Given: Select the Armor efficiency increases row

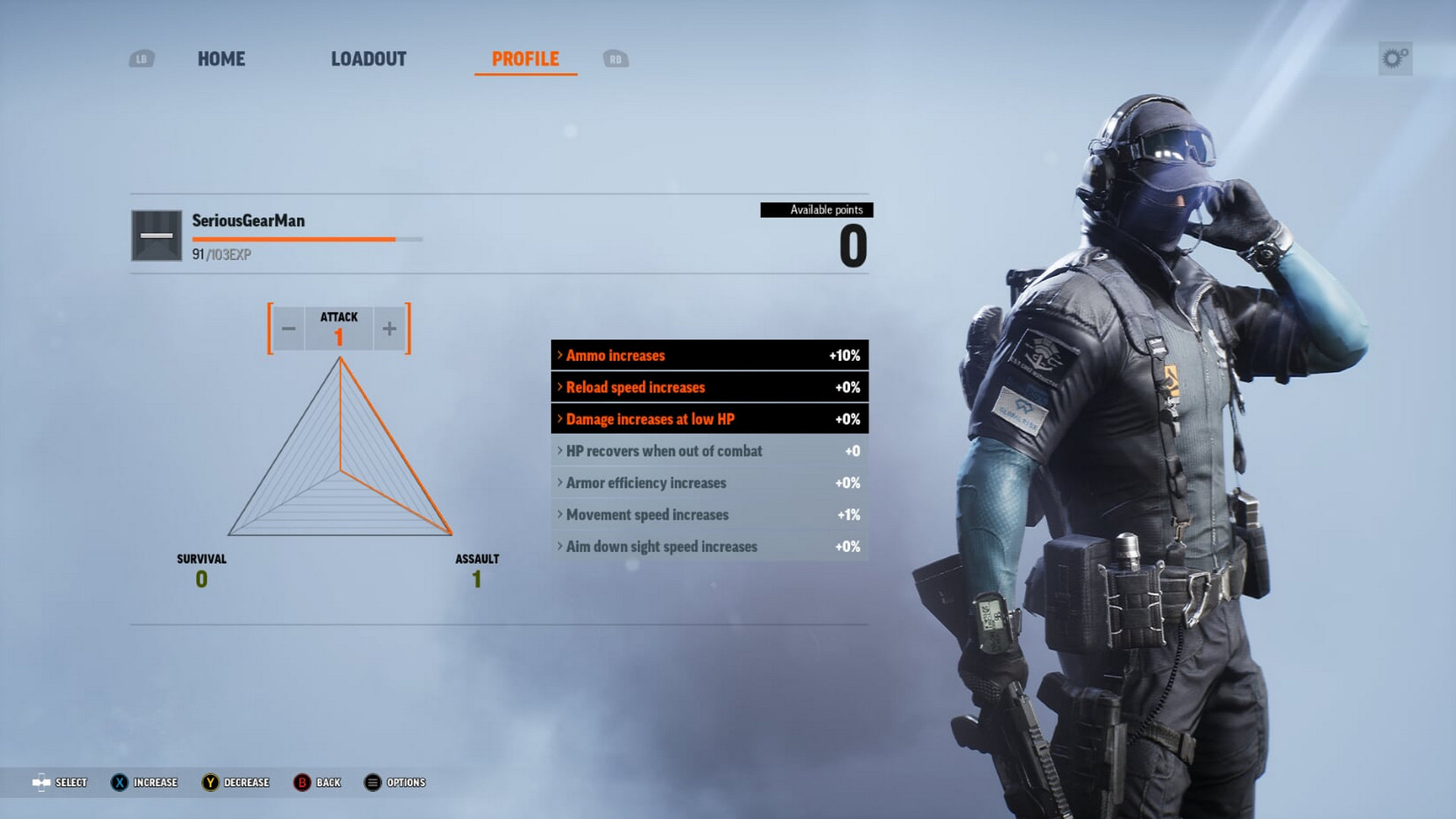Looking at the screenshot, I should tap(709, 482).
